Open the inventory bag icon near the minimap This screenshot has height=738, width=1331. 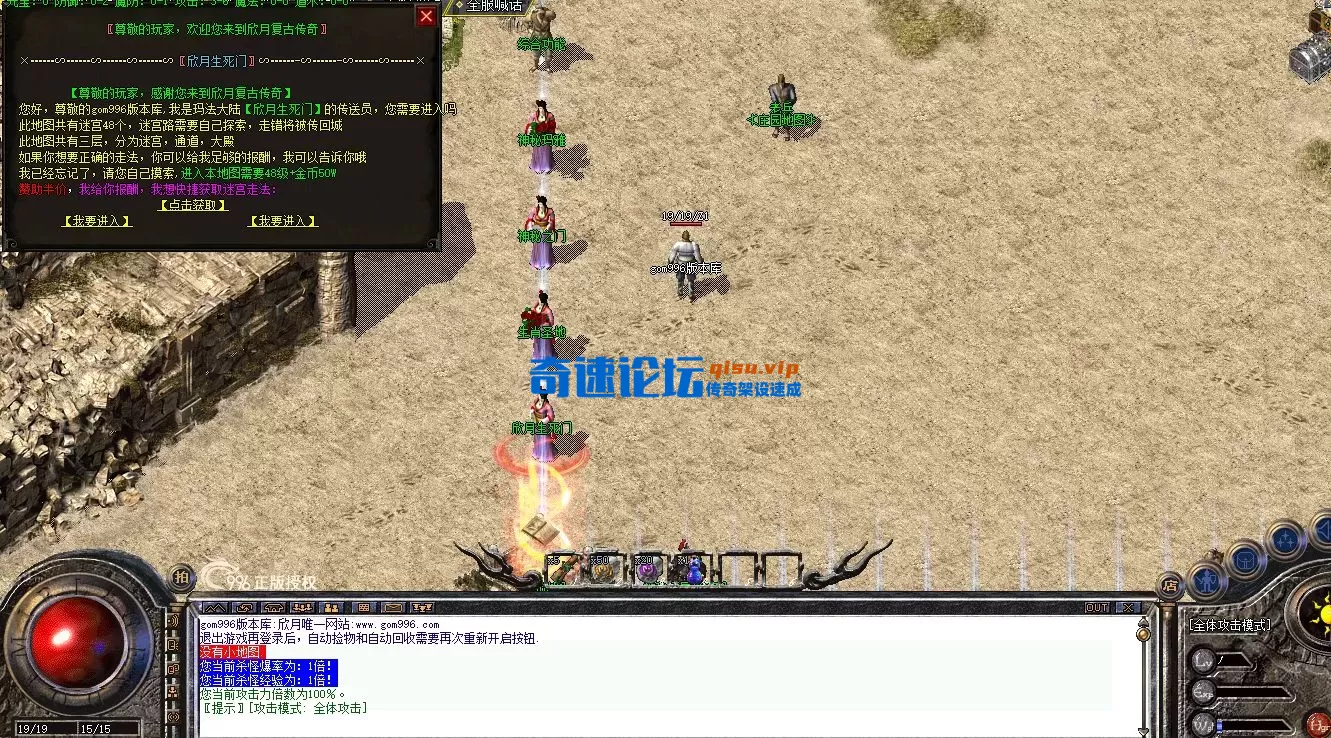[1244, 561]
